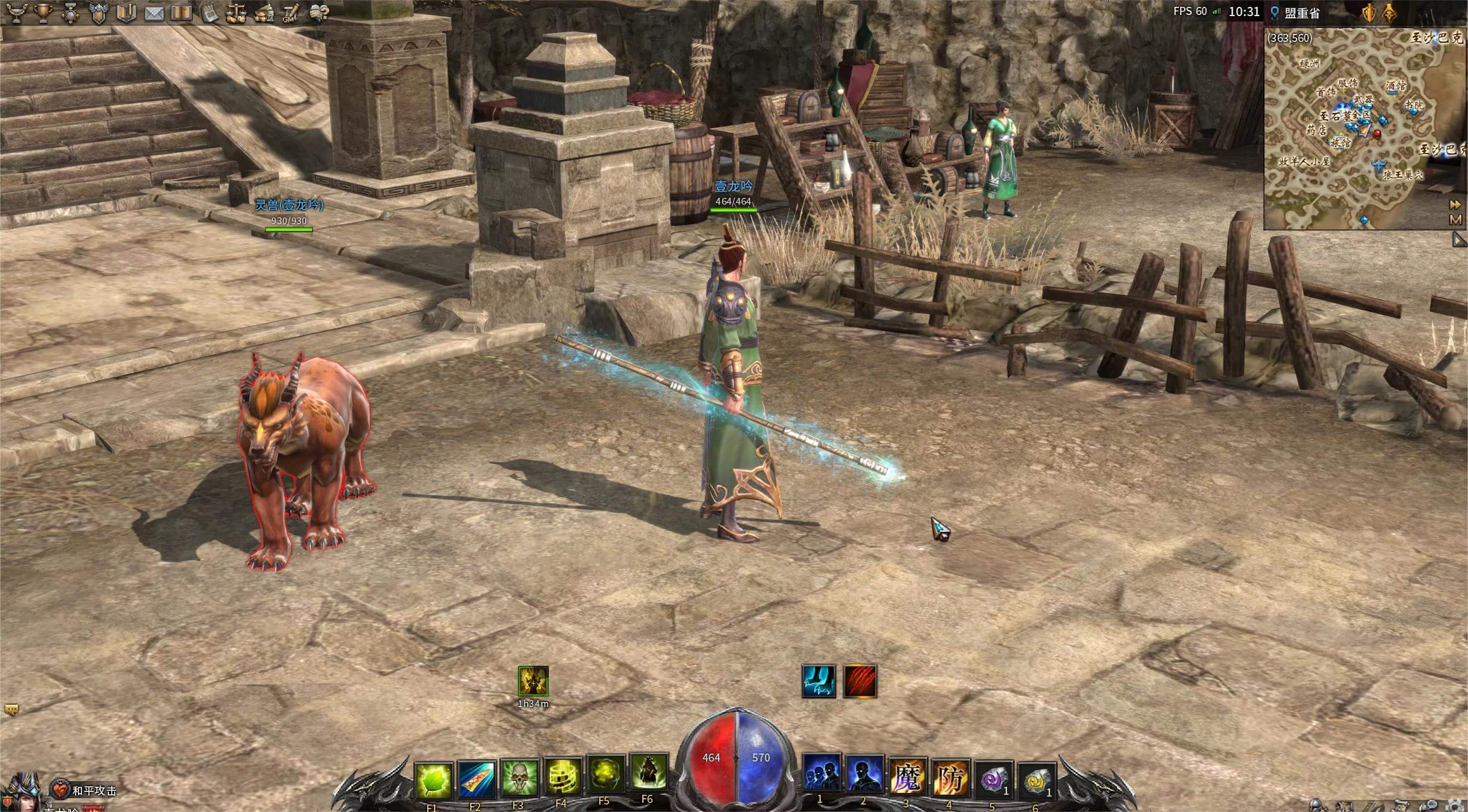Open the winged shield icon
This screenshot has width=1468, height=812.
(x=99, y=13)
